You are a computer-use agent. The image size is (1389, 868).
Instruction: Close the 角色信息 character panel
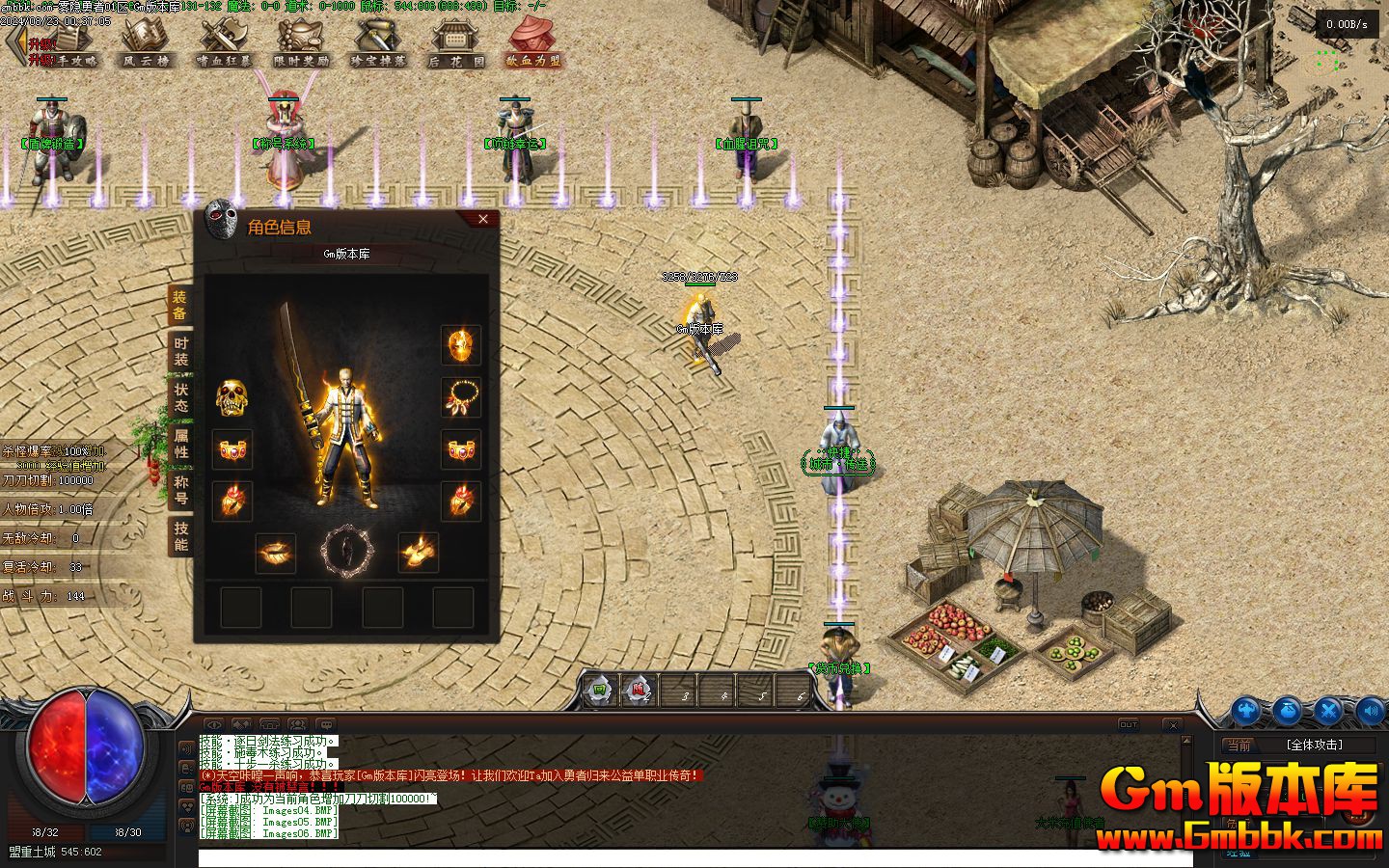coord(483,219)
